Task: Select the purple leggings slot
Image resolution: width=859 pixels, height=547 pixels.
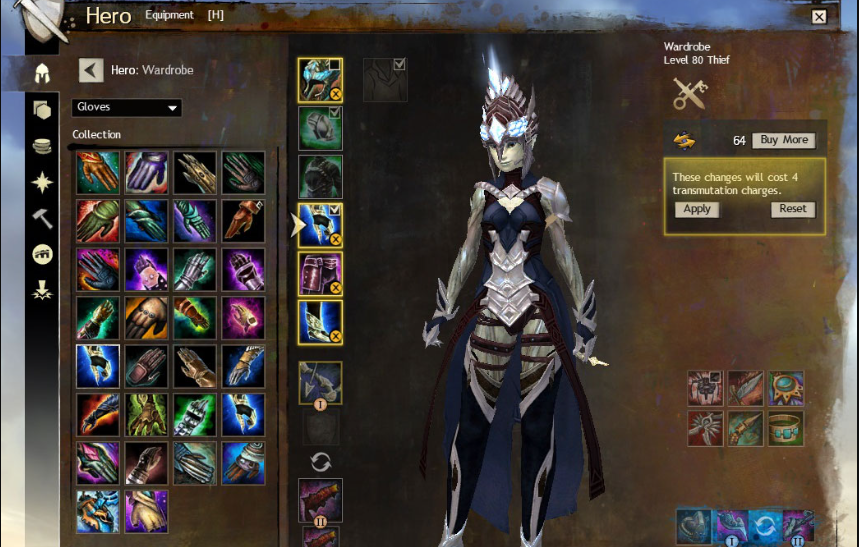Action: tap(320, 273)
